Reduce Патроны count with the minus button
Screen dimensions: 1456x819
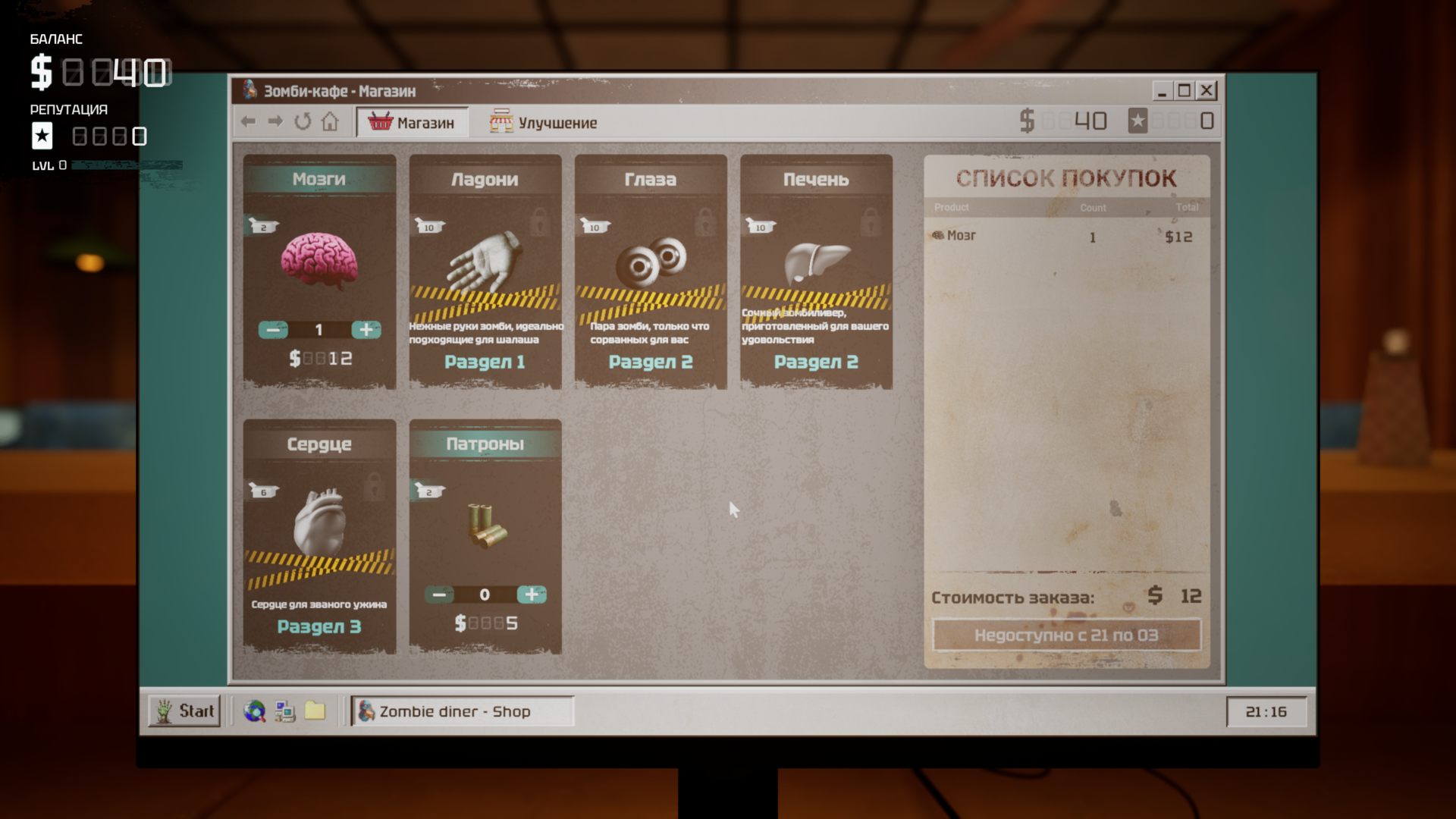tap(438, 595)
